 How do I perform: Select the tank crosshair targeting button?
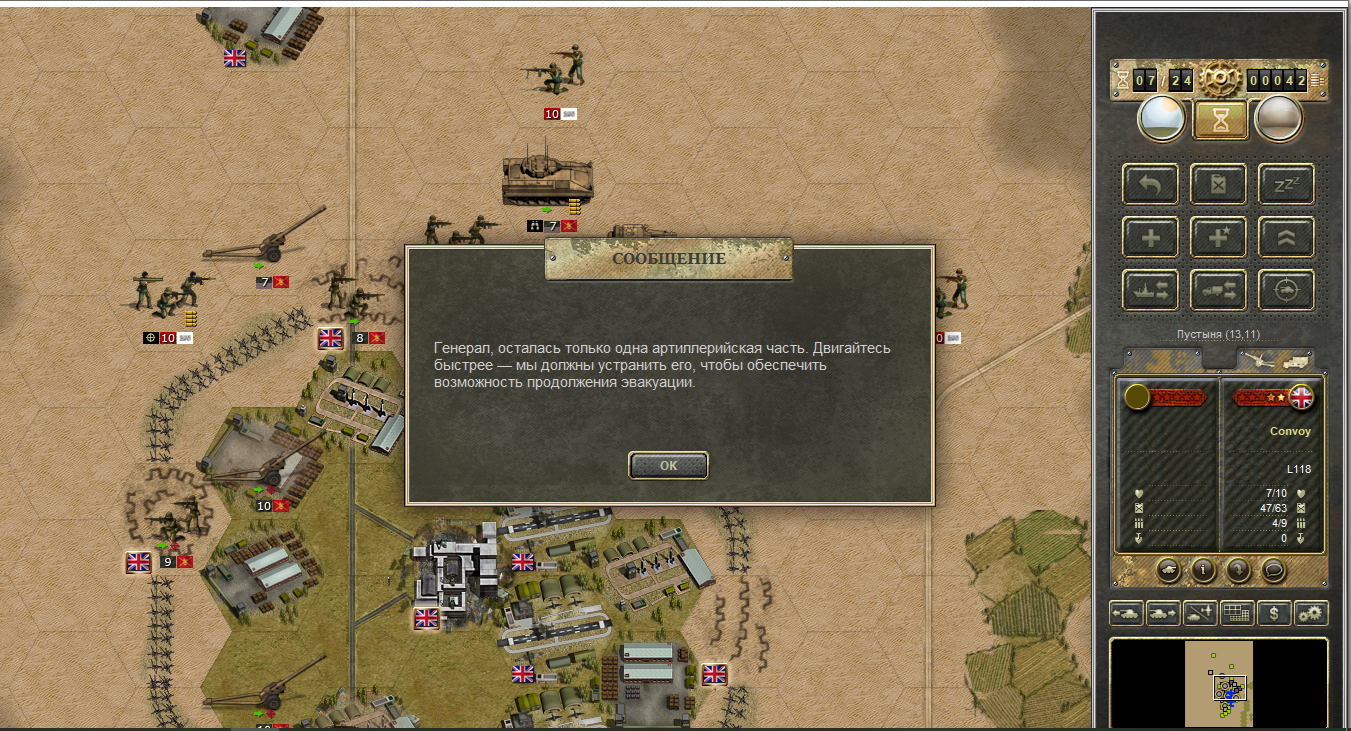pos(1285,290)
